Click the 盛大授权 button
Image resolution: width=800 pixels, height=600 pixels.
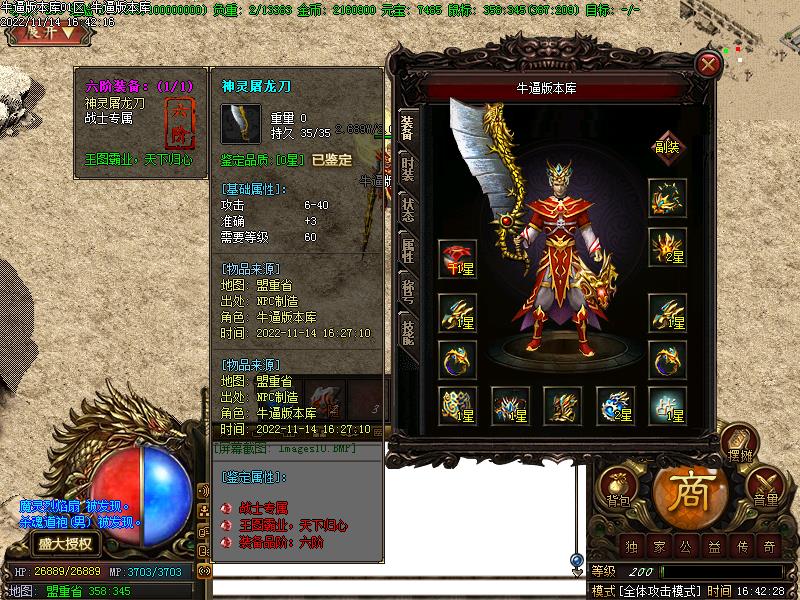pos(66,544)
